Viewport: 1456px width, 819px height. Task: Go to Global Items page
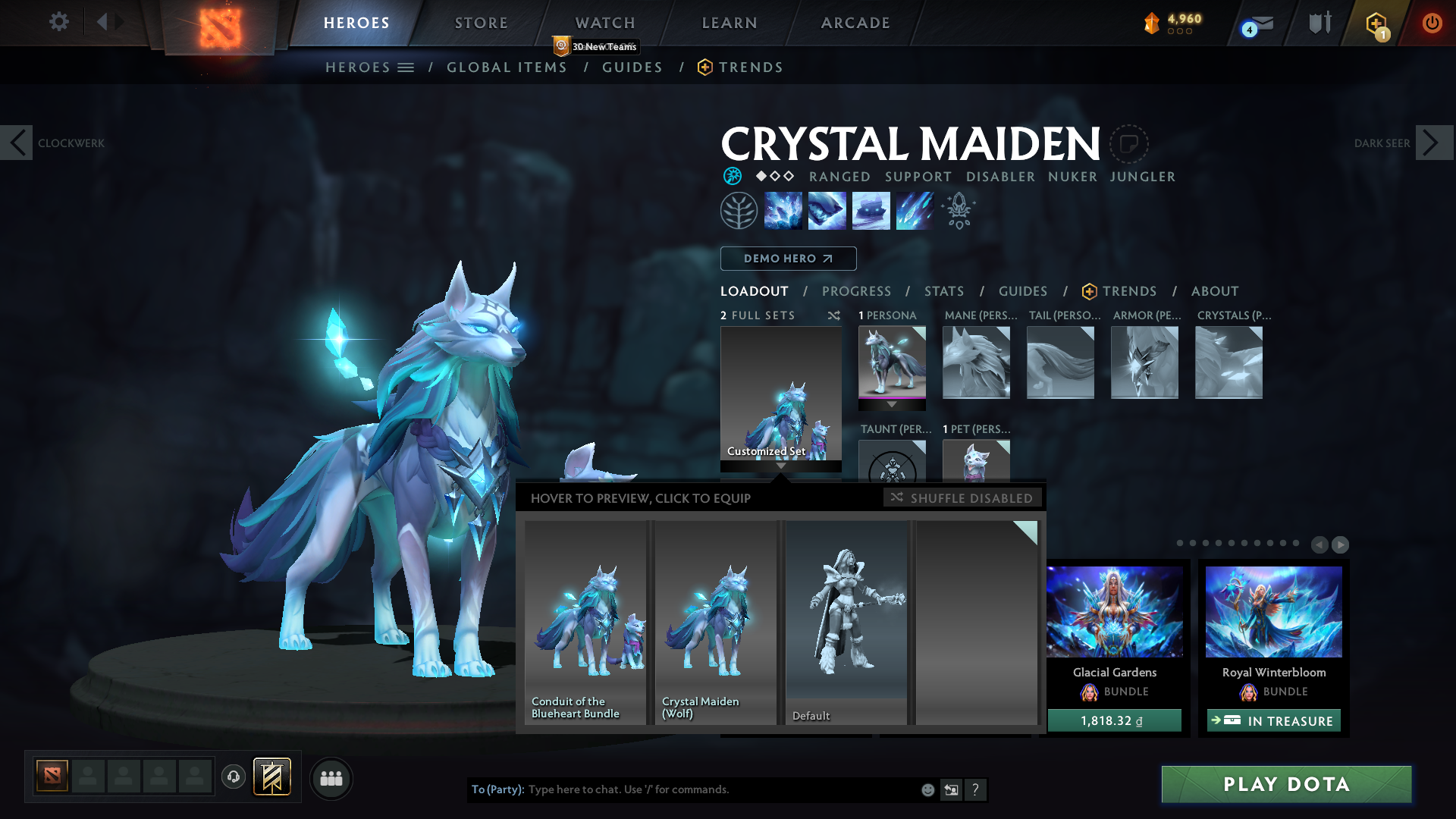click(x=507, y=67)
